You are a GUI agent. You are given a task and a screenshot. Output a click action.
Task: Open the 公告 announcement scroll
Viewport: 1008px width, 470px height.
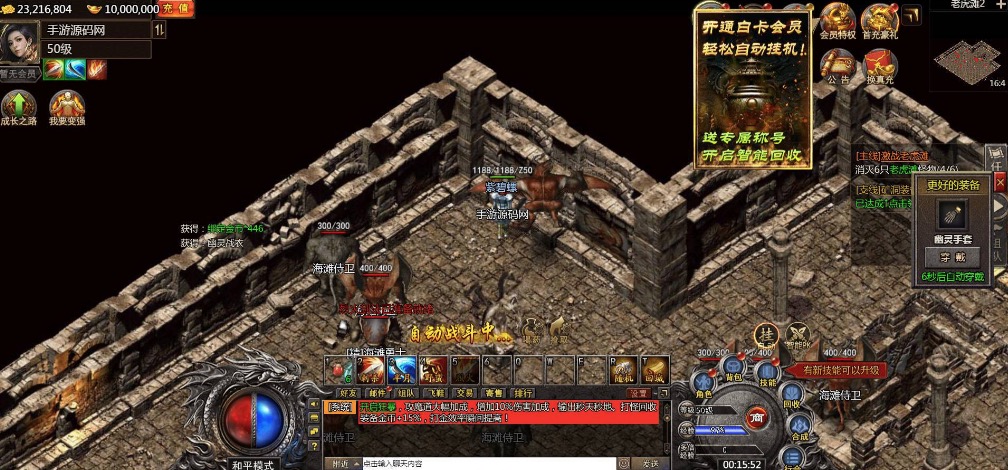837,66
